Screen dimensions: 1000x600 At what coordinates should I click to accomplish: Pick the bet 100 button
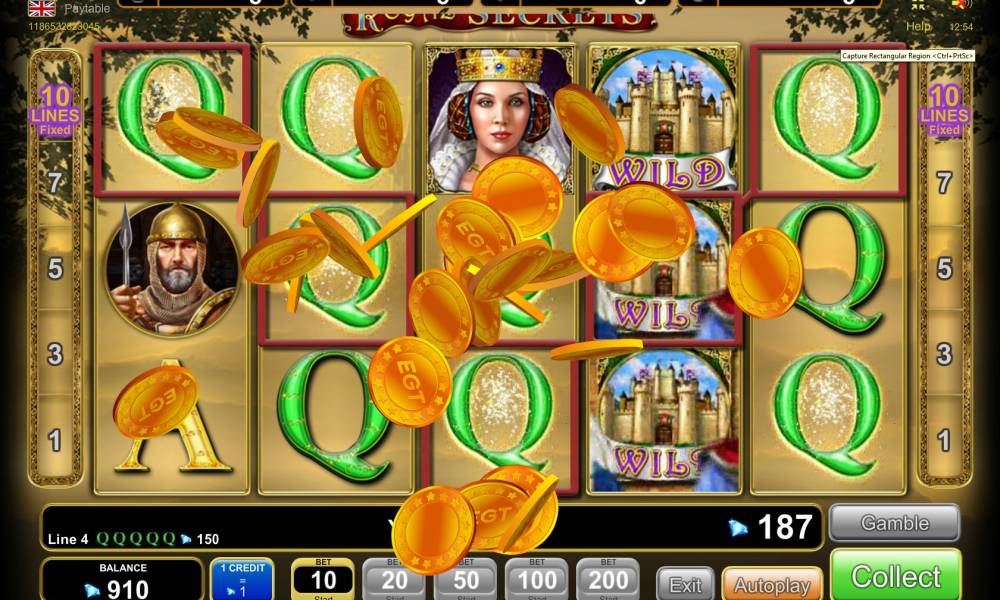point(537,579)
